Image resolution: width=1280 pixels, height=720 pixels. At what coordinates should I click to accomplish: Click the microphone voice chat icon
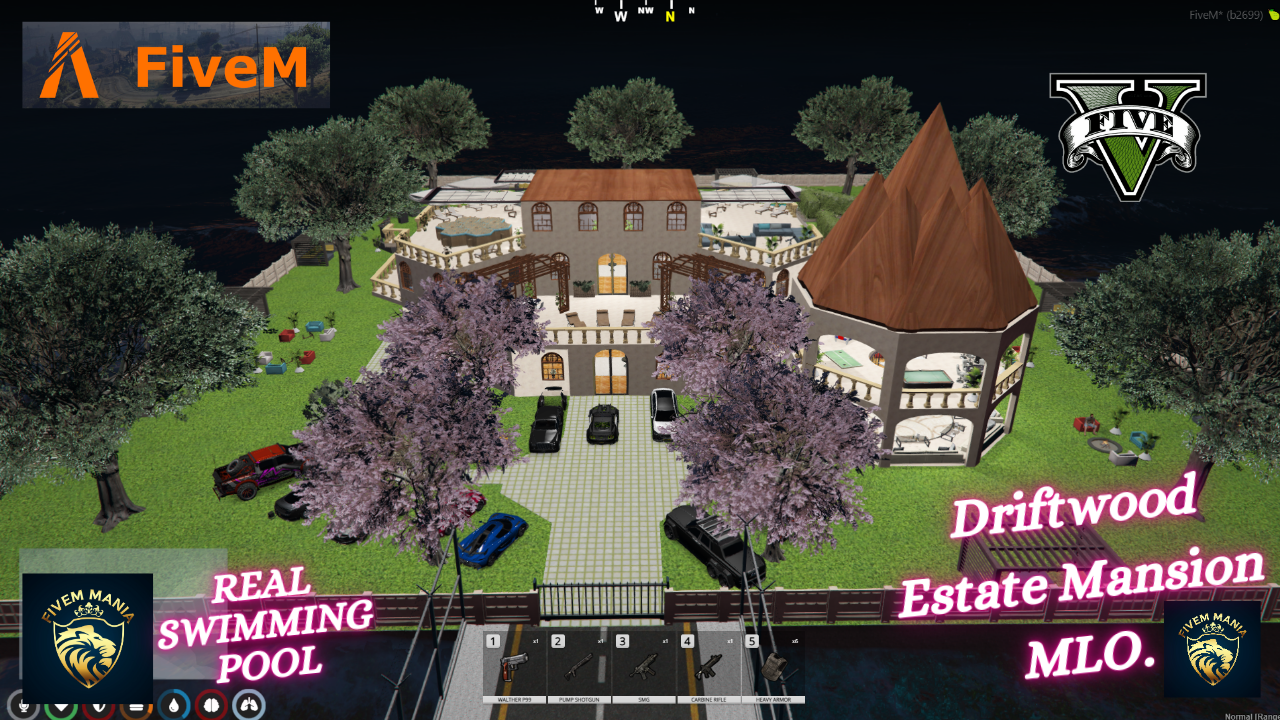pos(23,706)
